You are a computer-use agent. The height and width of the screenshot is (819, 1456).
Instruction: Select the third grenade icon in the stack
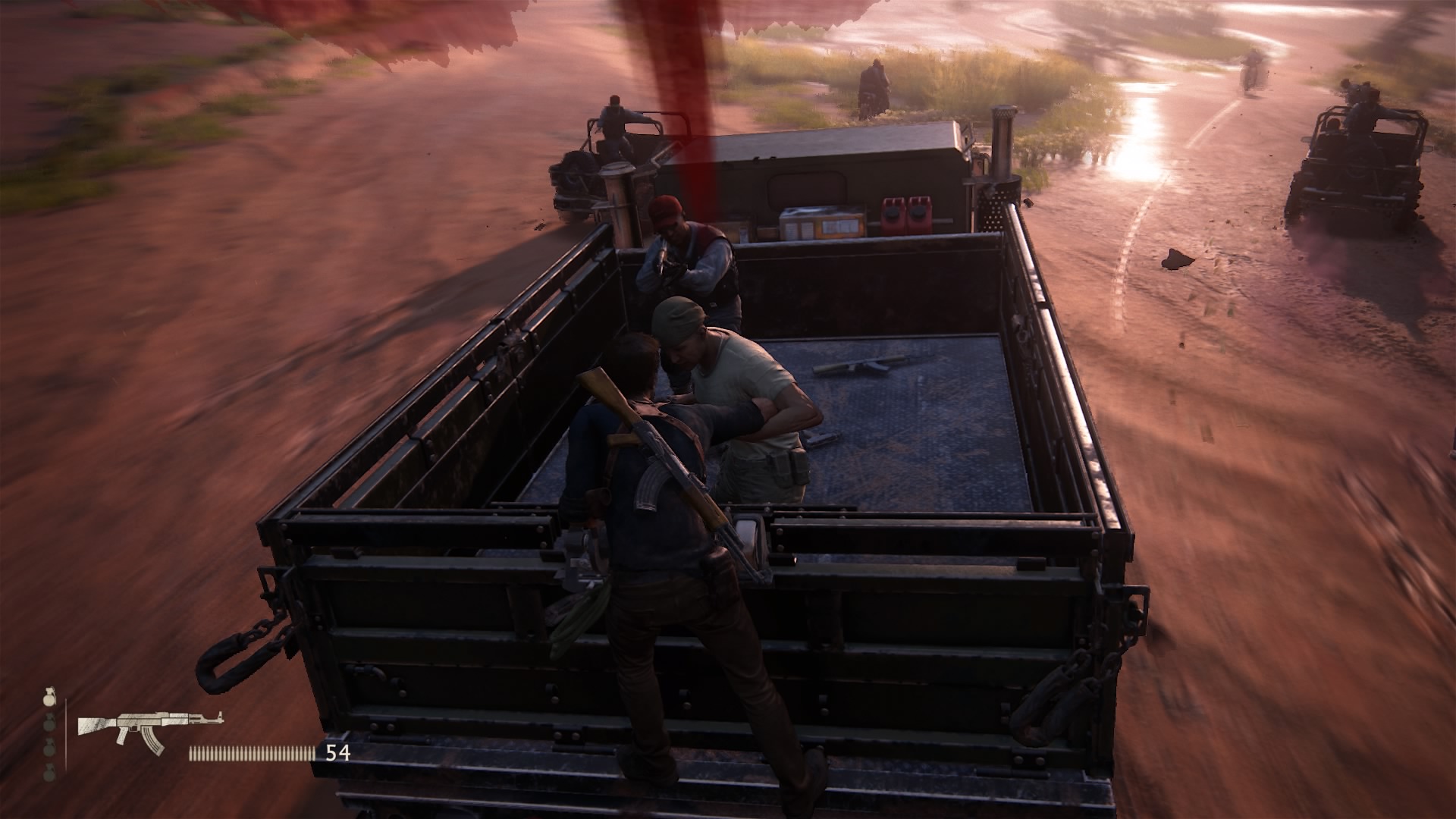50,745
